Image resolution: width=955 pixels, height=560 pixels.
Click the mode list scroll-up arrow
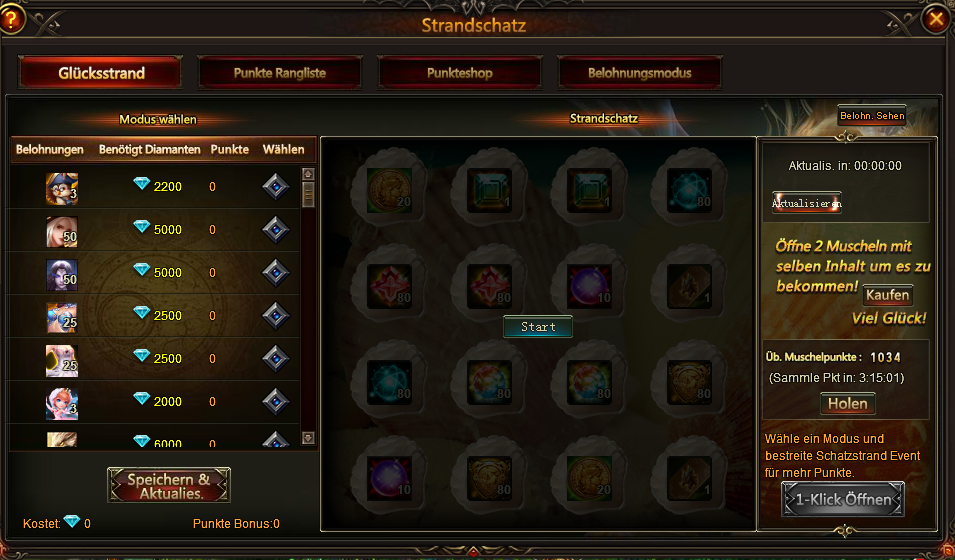[x=308, y=173]
